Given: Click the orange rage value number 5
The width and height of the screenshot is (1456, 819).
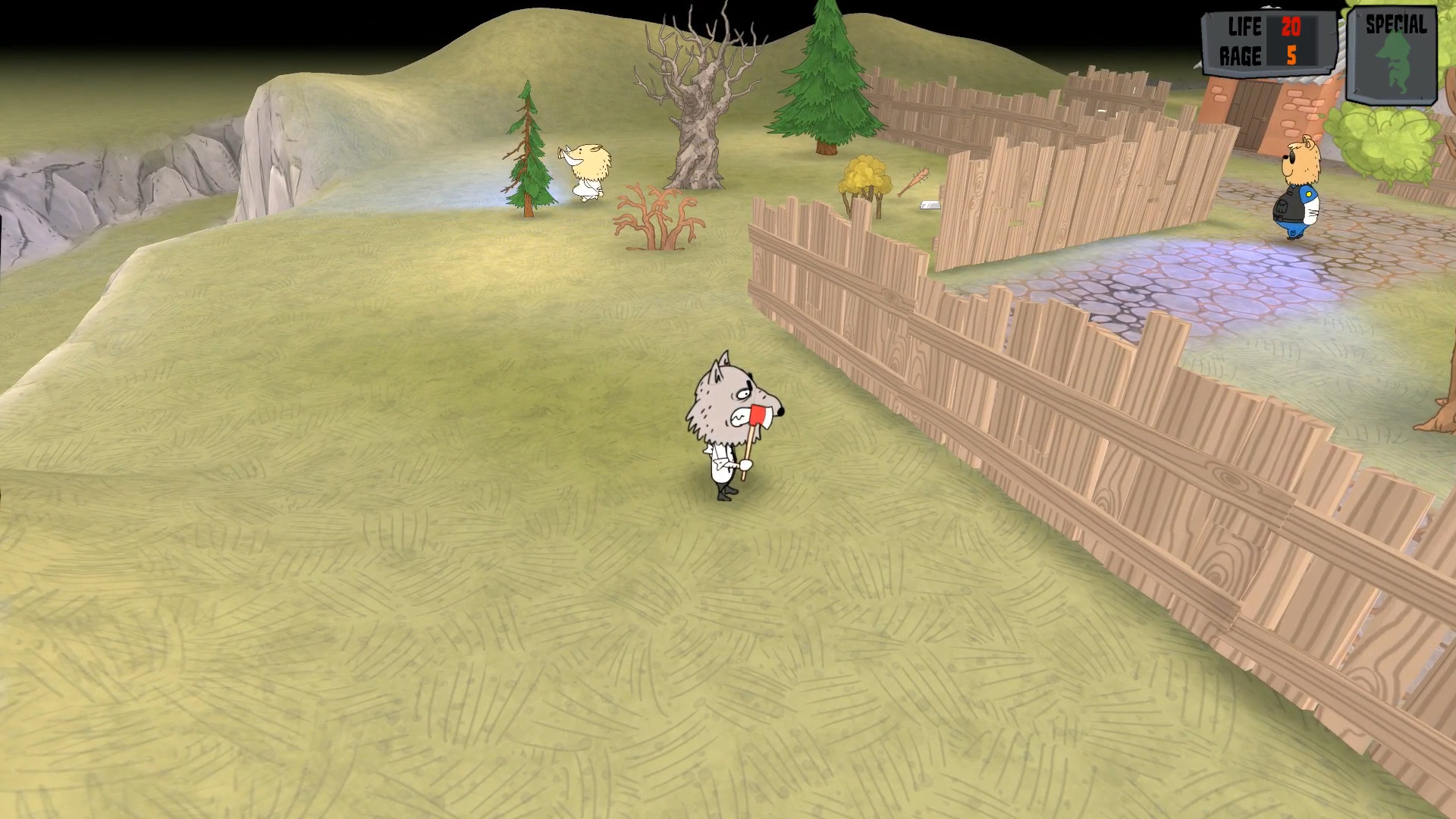Looking at the screenshot, I should (1294, 55).
